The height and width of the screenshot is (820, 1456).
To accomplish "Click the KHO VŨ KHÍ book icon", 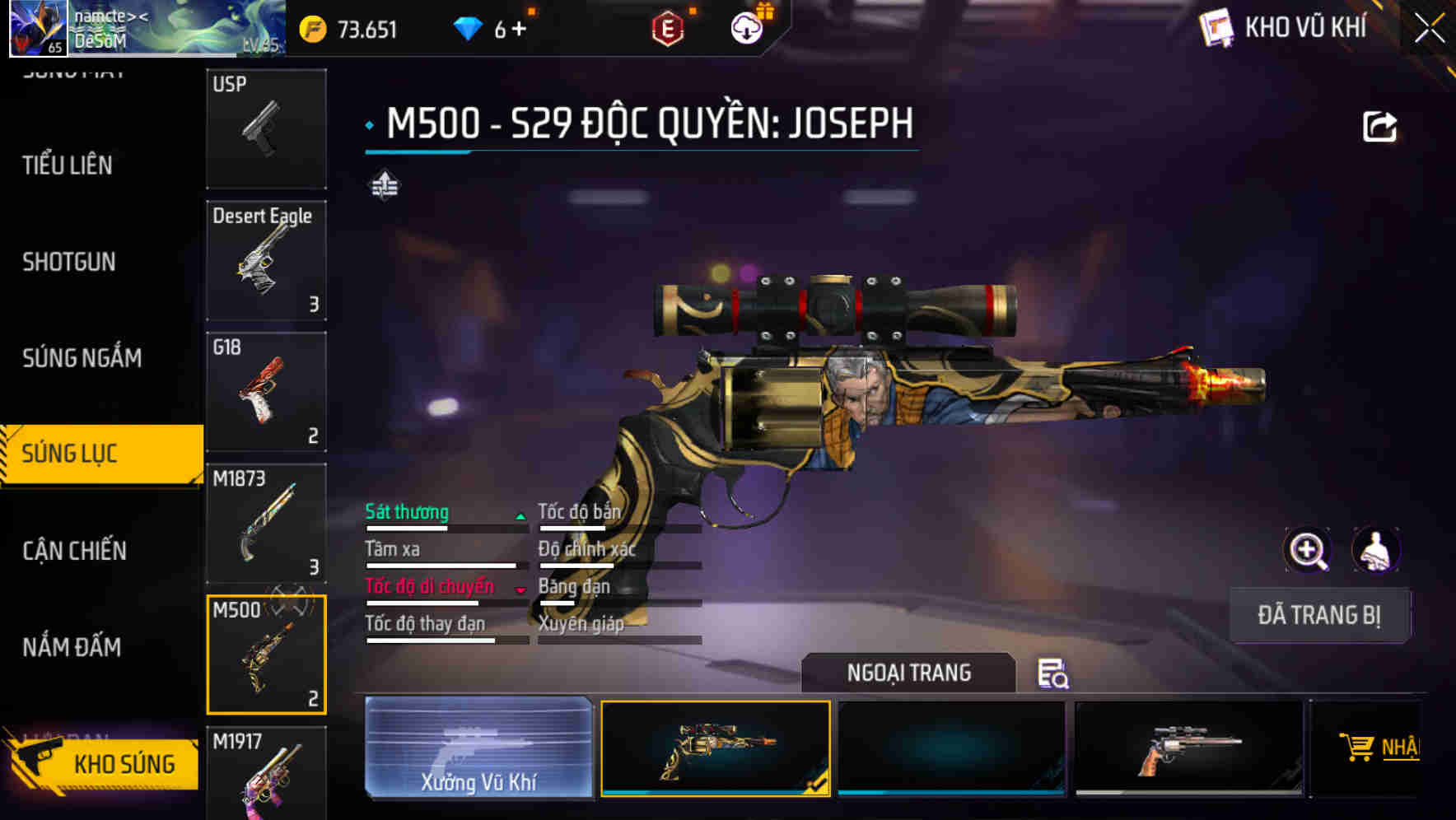I will click(x=1214, y=27).
